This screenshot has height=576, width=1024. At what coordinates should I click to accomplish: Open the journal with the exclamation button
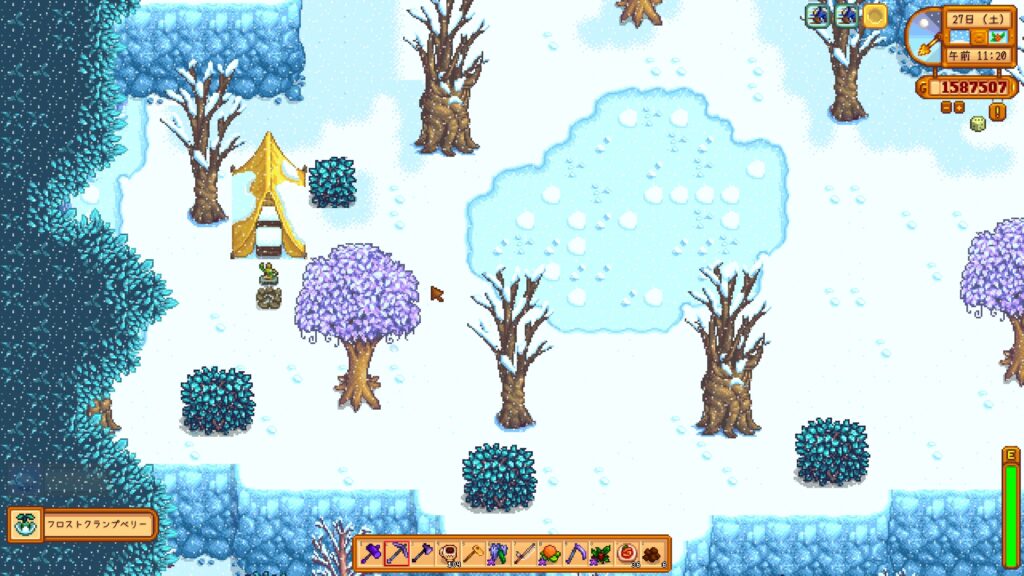point(997,110)
